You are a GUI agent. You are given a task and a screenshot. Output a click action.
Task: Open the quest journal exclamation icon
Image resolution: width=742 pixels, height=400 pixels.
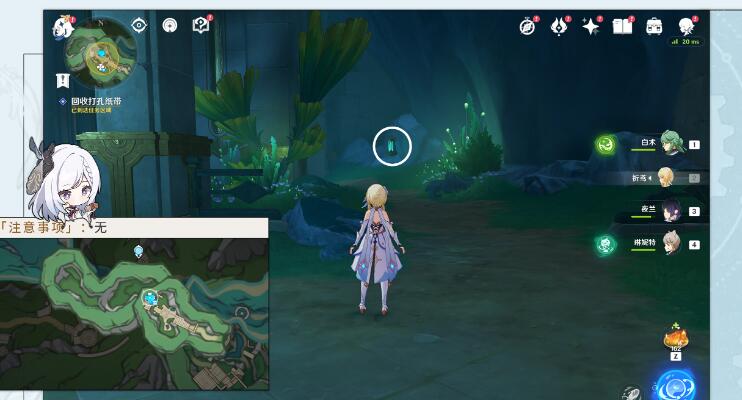click(63, 79)
